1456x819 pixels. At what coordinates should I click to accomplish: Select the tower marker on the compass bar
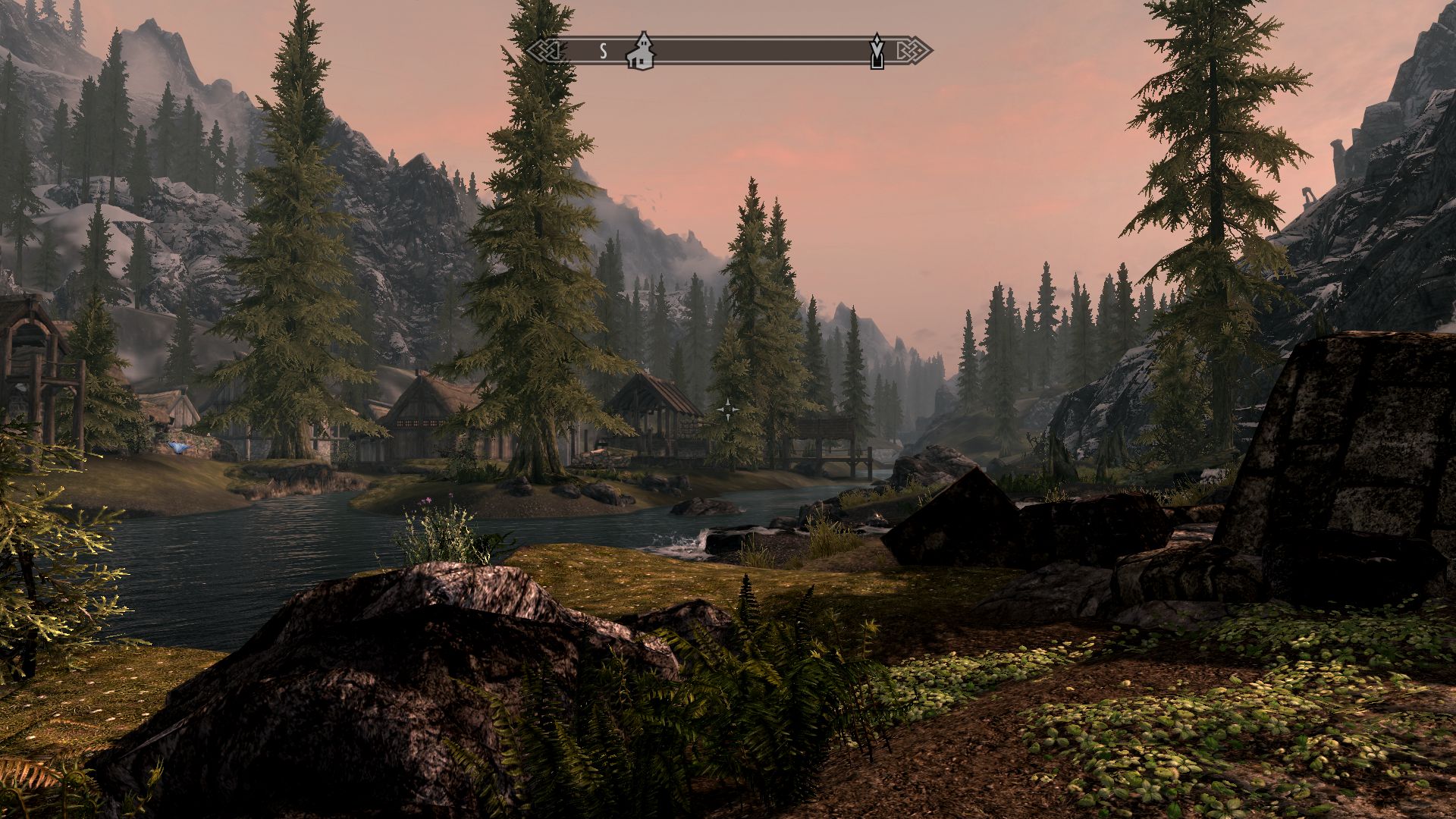877,52
